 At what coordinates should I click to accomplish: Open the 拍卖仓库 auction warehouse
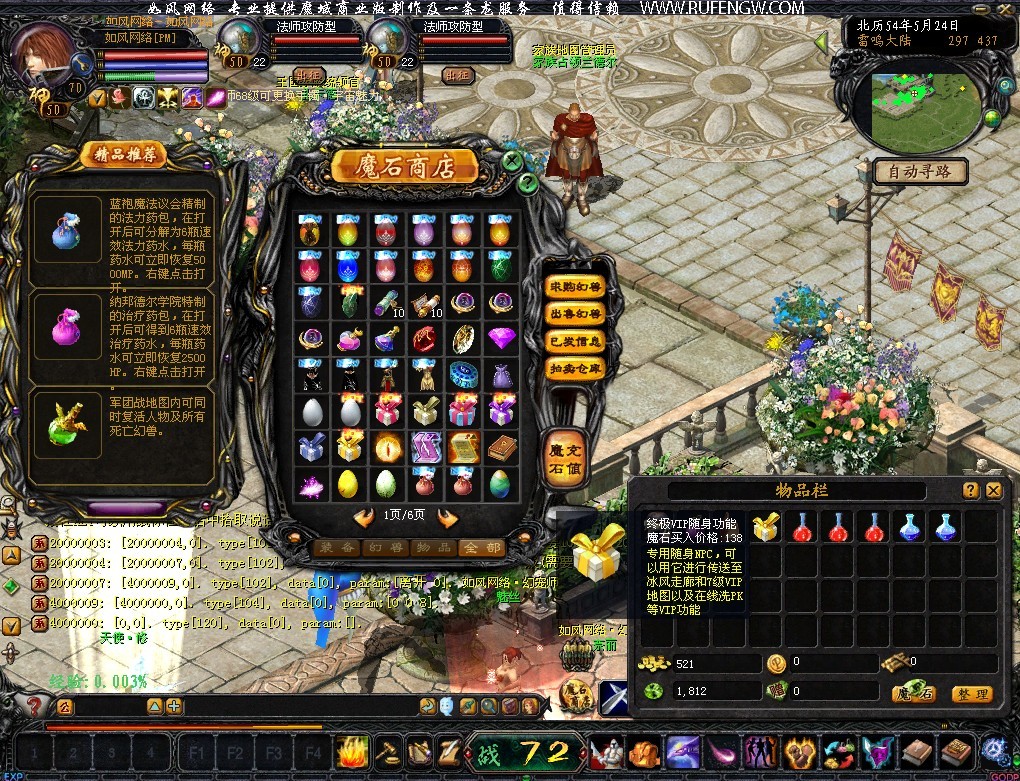[x=575, y=368]
